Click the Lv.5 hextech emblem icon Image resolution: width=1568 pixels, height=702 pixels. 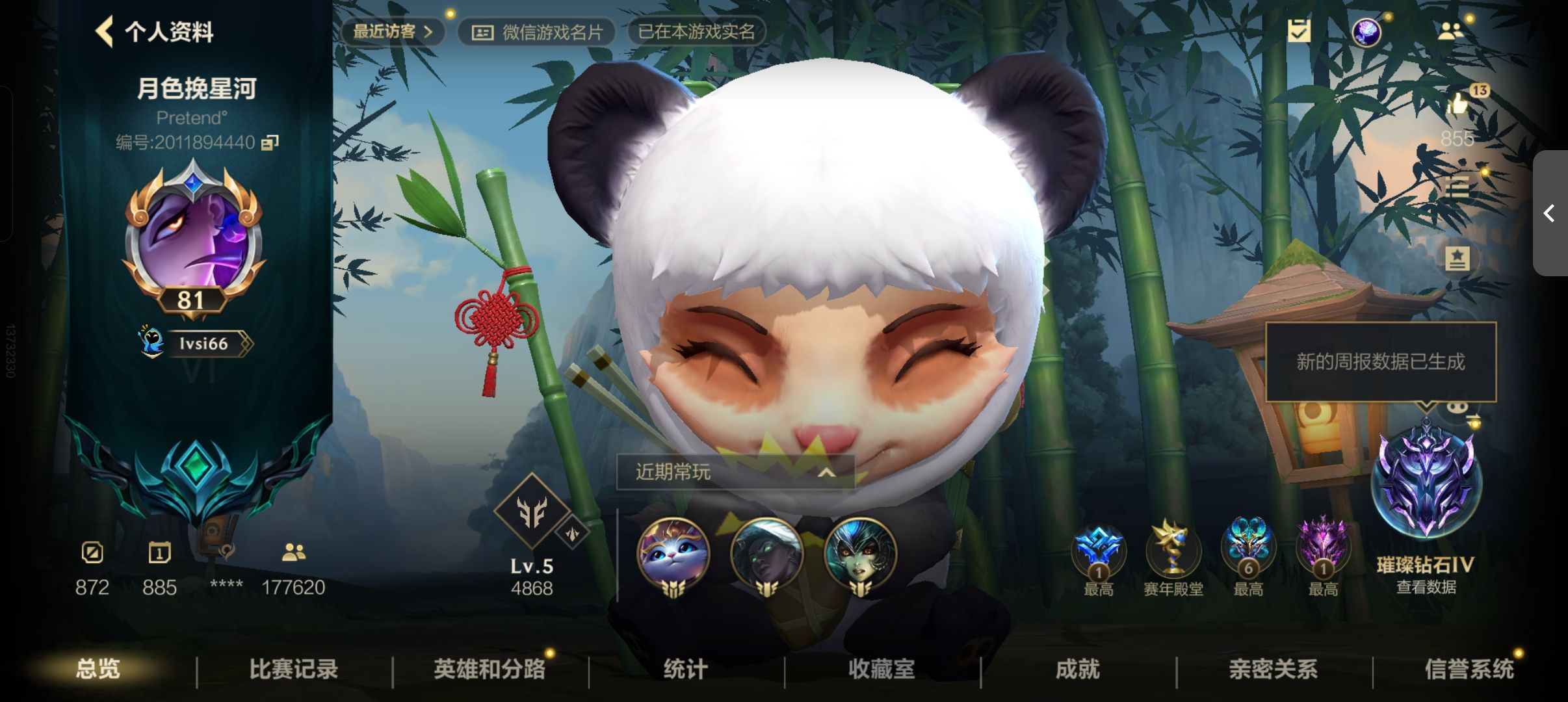532,513
